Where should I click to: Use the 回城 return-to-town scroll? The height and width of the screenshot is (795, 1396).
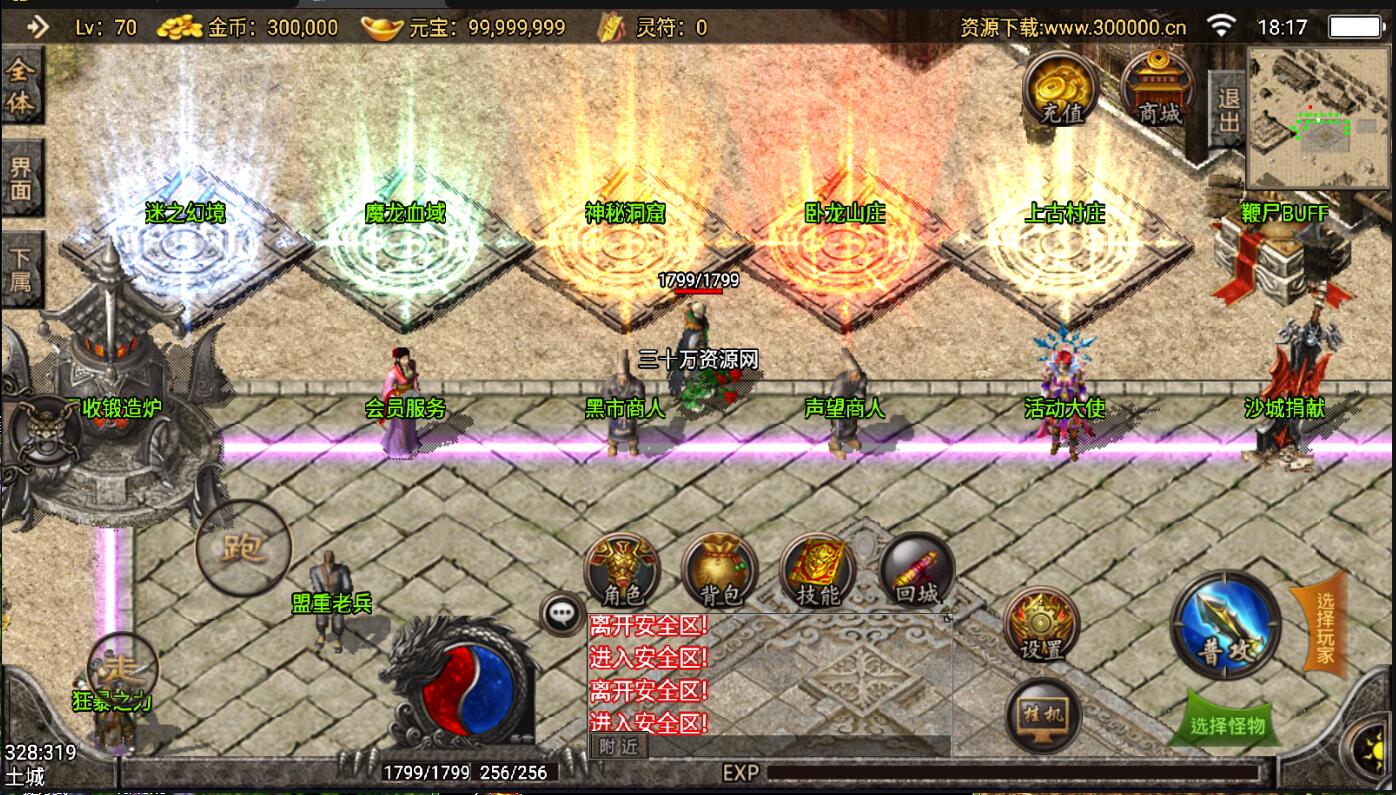click(916, 571)
